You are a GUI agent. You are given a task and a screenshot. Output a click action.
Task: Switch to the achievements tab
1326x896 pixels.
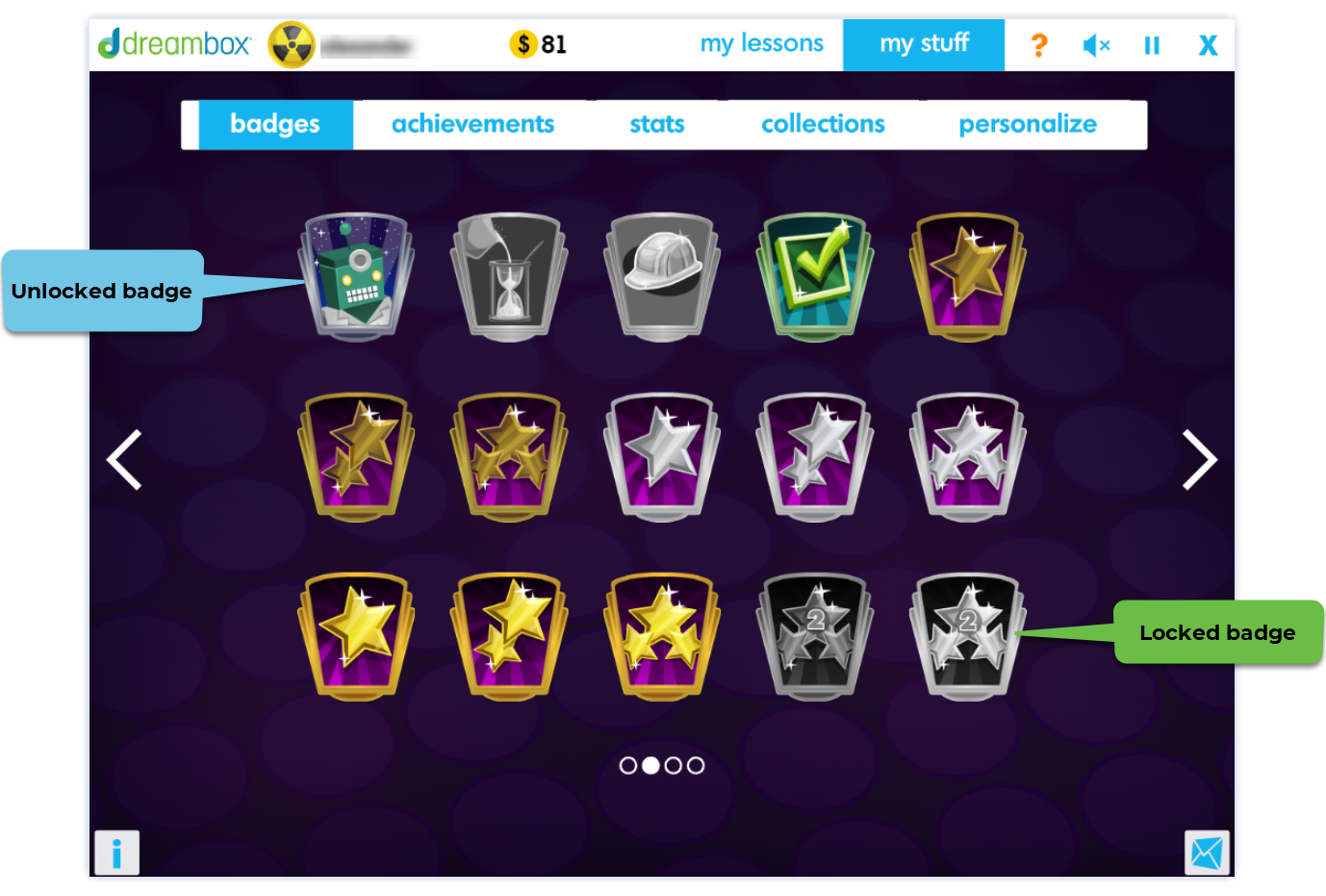tap(472, 123)
